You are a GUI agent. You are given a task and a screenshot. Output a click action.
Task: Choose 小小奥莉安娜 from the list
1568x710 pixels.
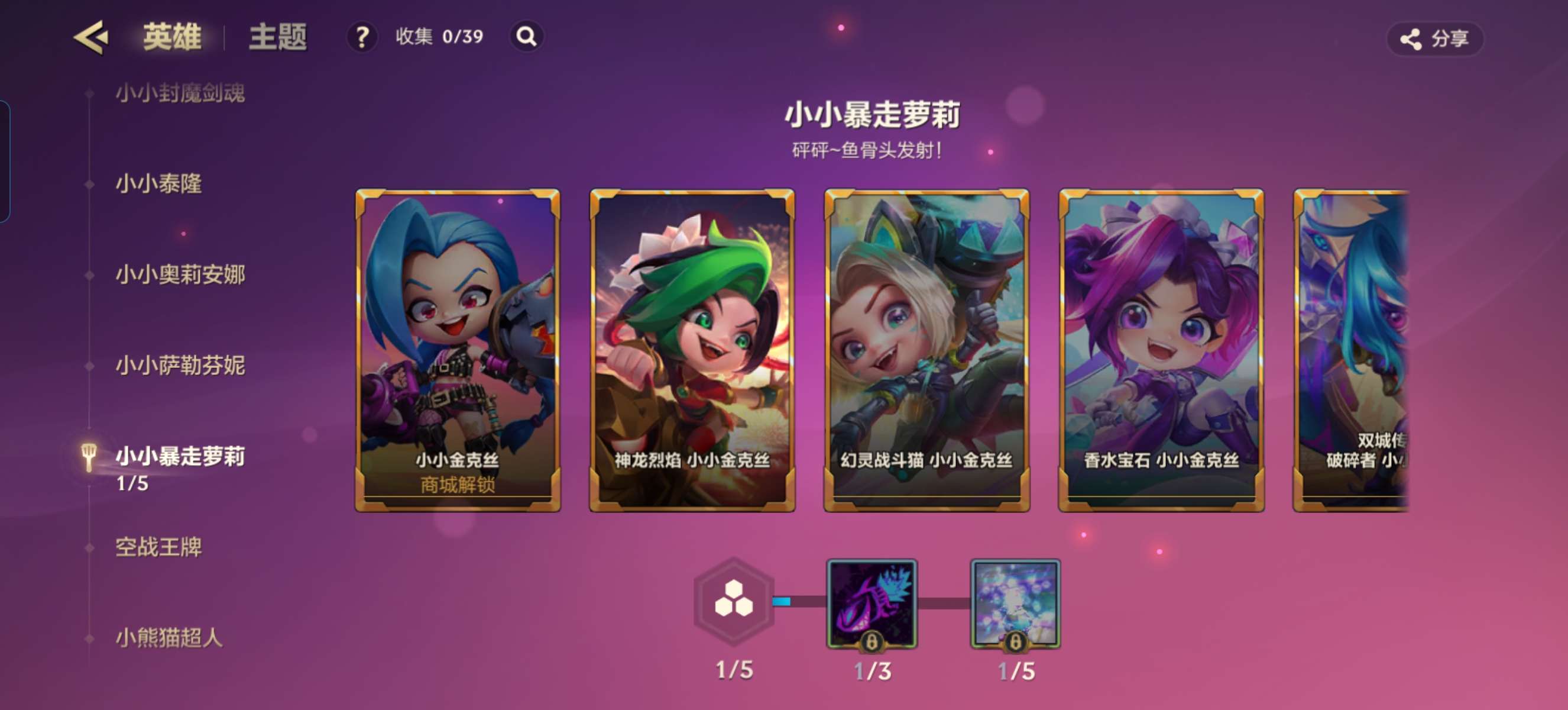(x=180, y=275)
